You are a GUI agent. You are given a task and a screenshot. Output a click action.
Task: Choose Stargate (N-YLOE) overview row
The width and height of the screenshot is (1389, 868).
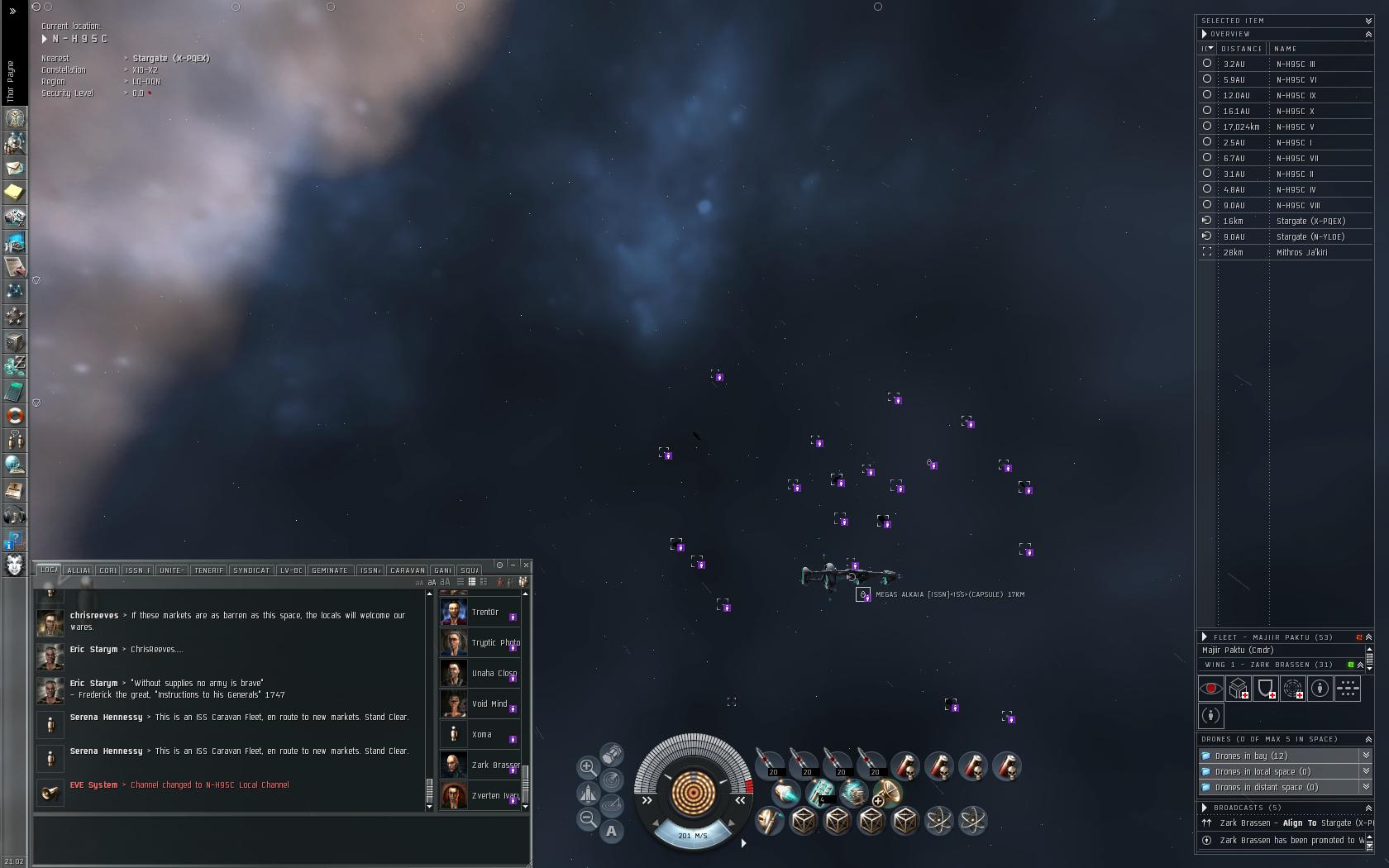coord(1310,236)
